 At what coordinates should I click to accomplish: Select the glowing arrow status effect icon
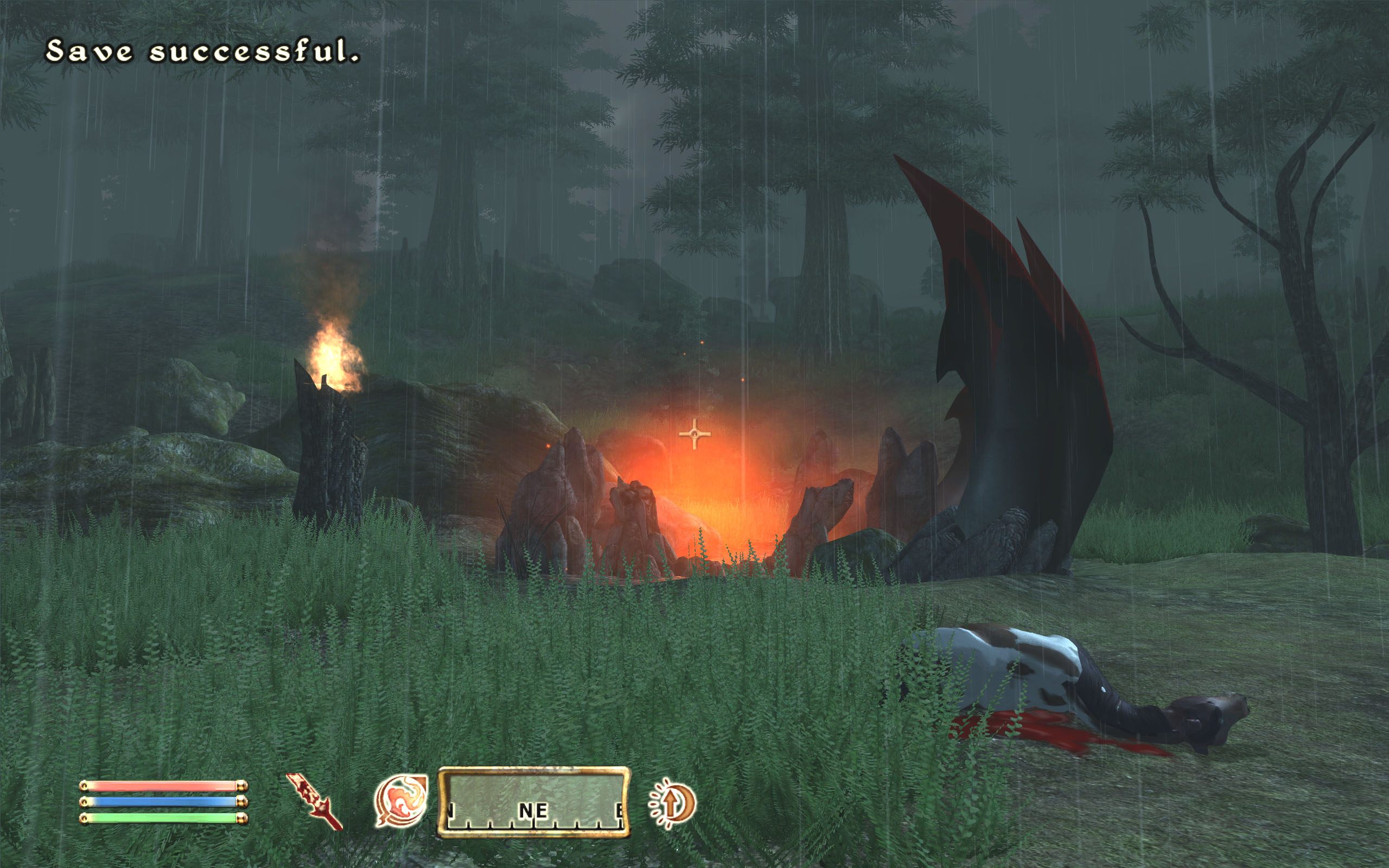[x=672, y=803]
